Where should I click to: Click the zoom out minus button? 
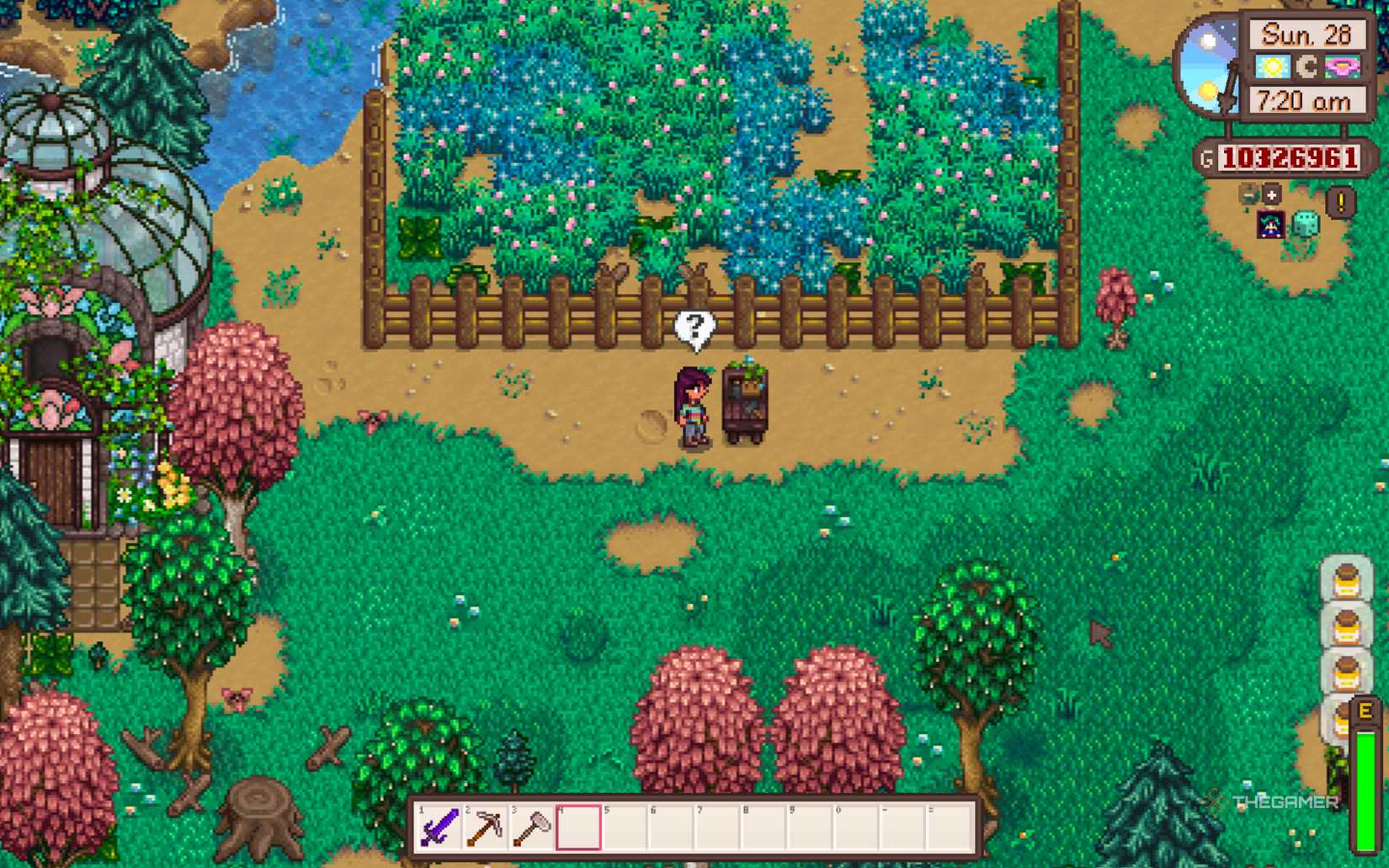pyautogui.click(x=1247, y=194)
